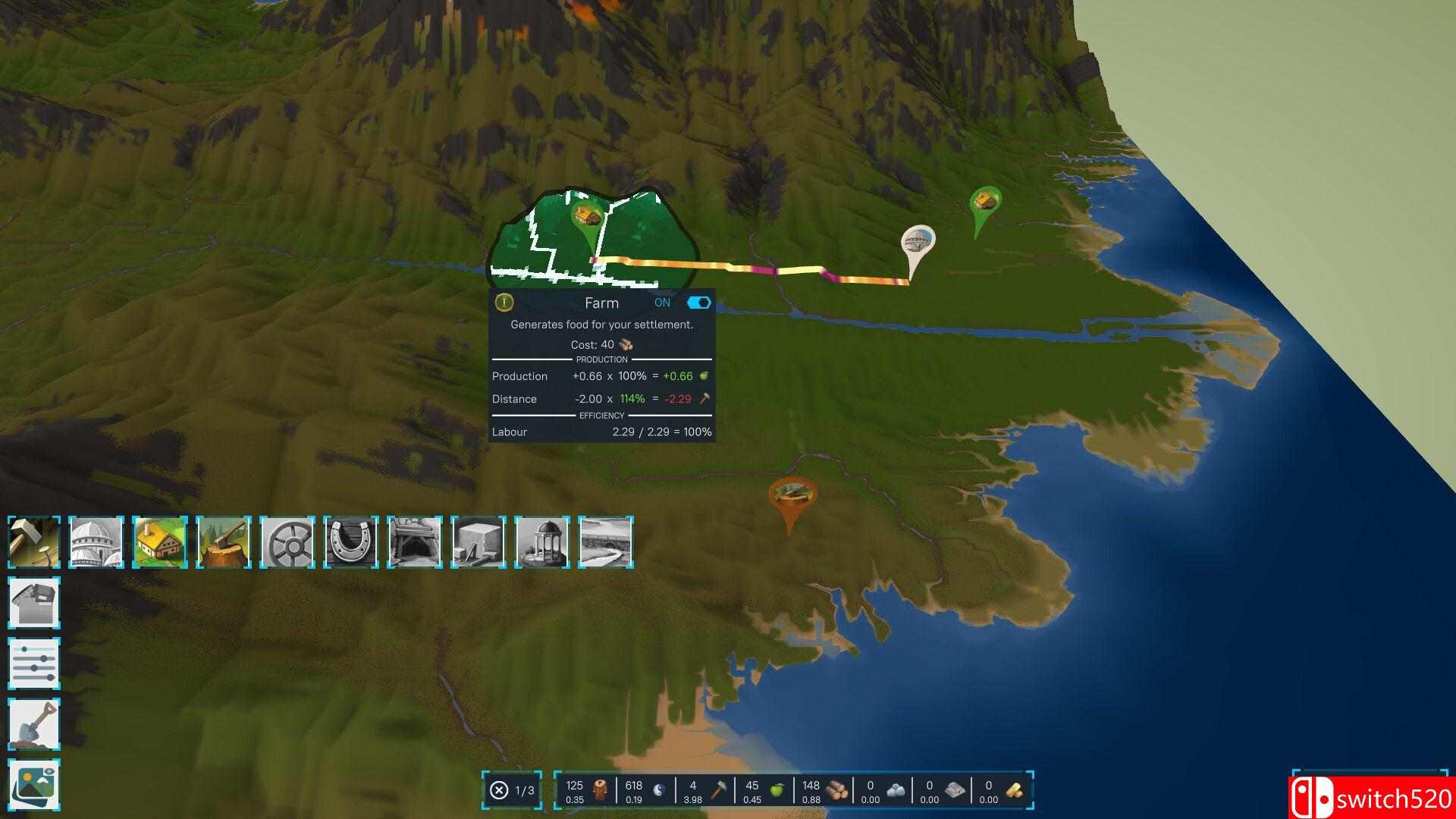Select the stone block quarry building
This screenshot has height=819, width=1456.
click(x=479, y=541)
